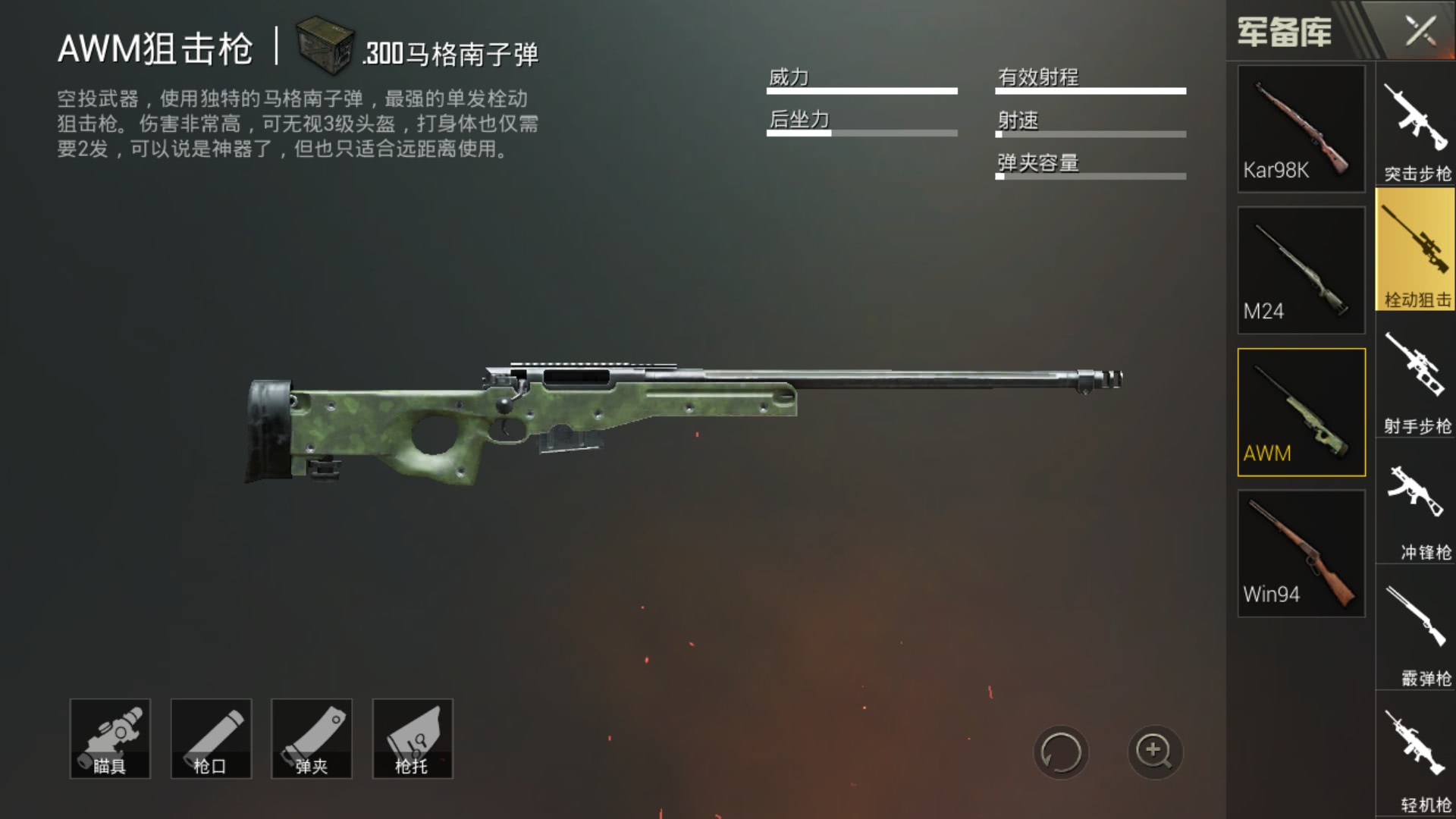Choose the 枪托 stock attachment slot
Image resolution: width=1456 pixels, height=819 pixels.
(x=413, y=739)
